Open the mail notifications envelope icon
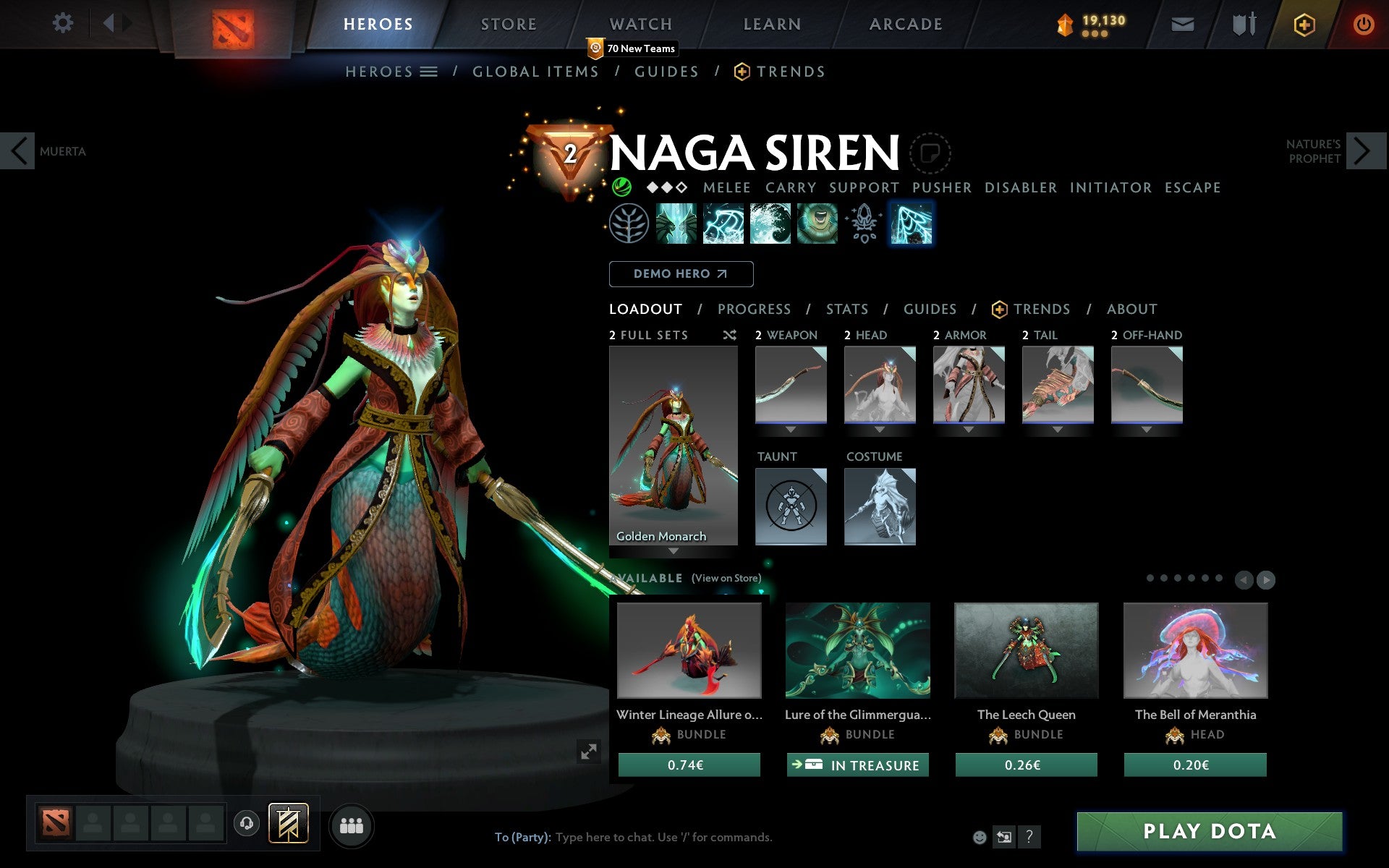 [1182, 24]
